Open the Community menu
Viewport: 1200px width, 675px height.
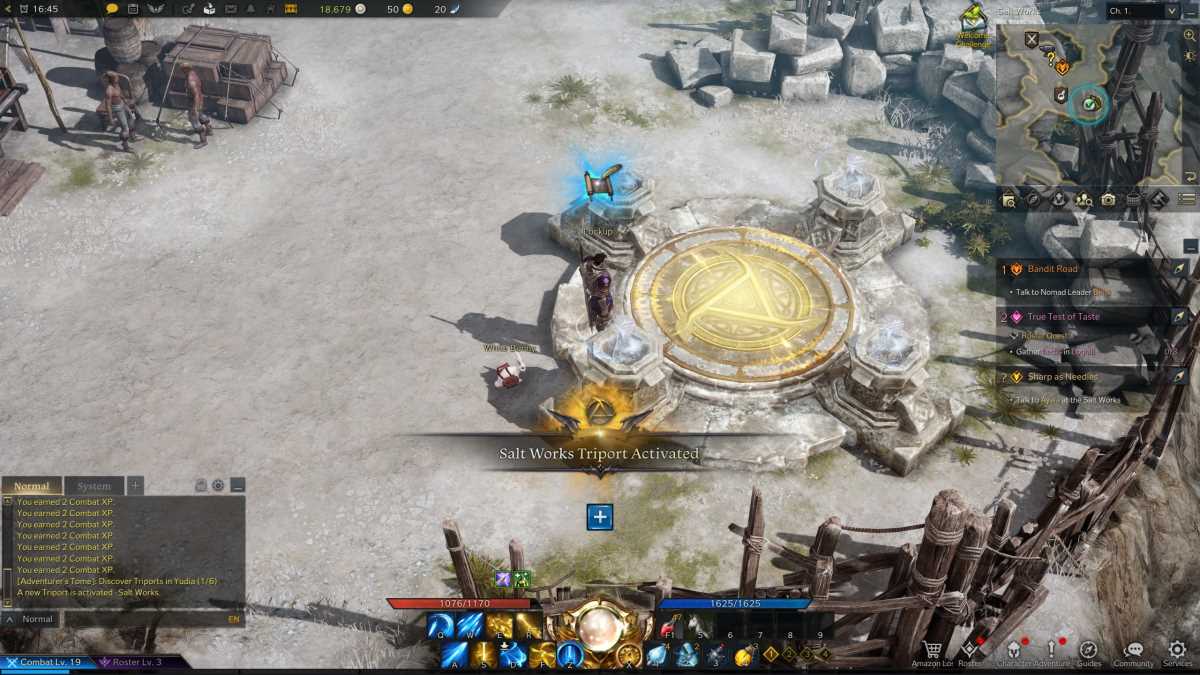1133,652
